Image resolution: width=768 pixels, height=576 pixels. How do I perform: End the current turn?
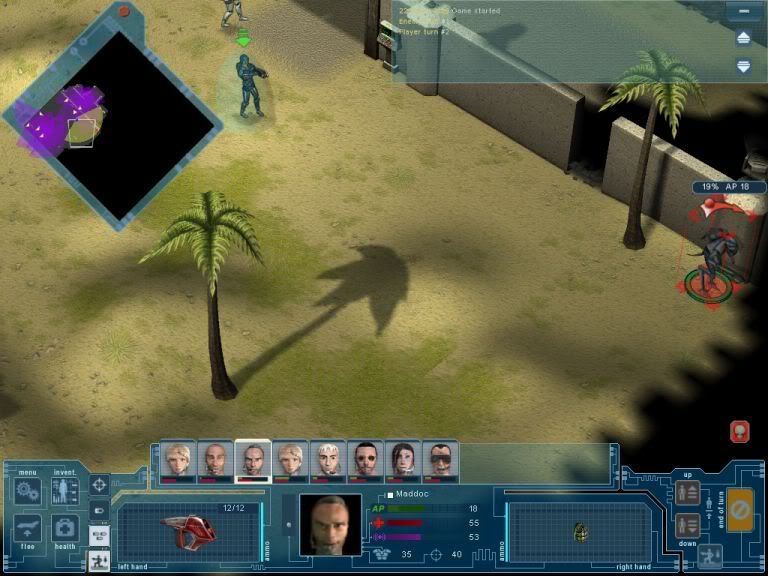[740, 510]
